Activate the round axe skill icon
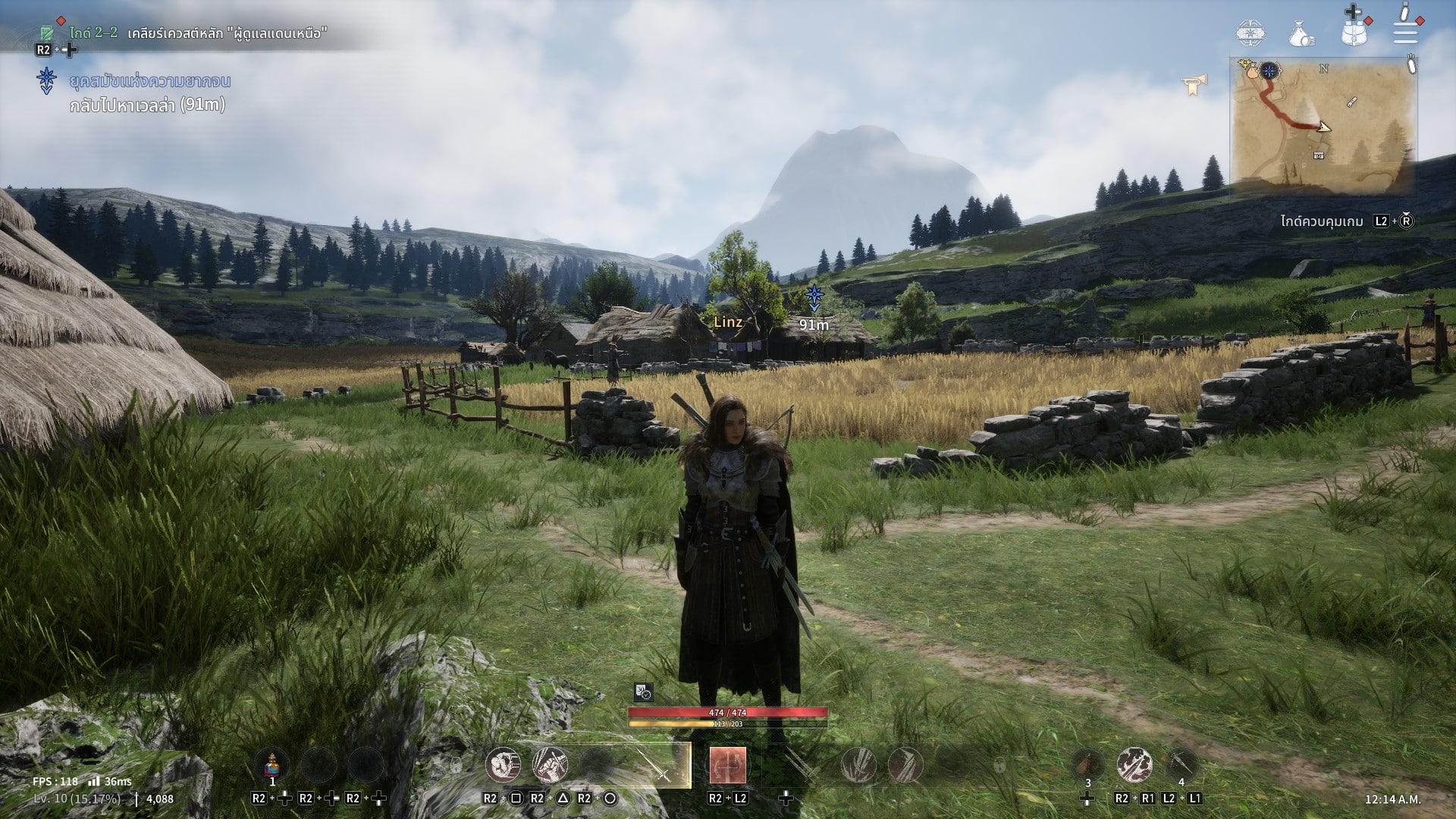This screenshot has height=819, width=1456. [x=1134, y=764]
